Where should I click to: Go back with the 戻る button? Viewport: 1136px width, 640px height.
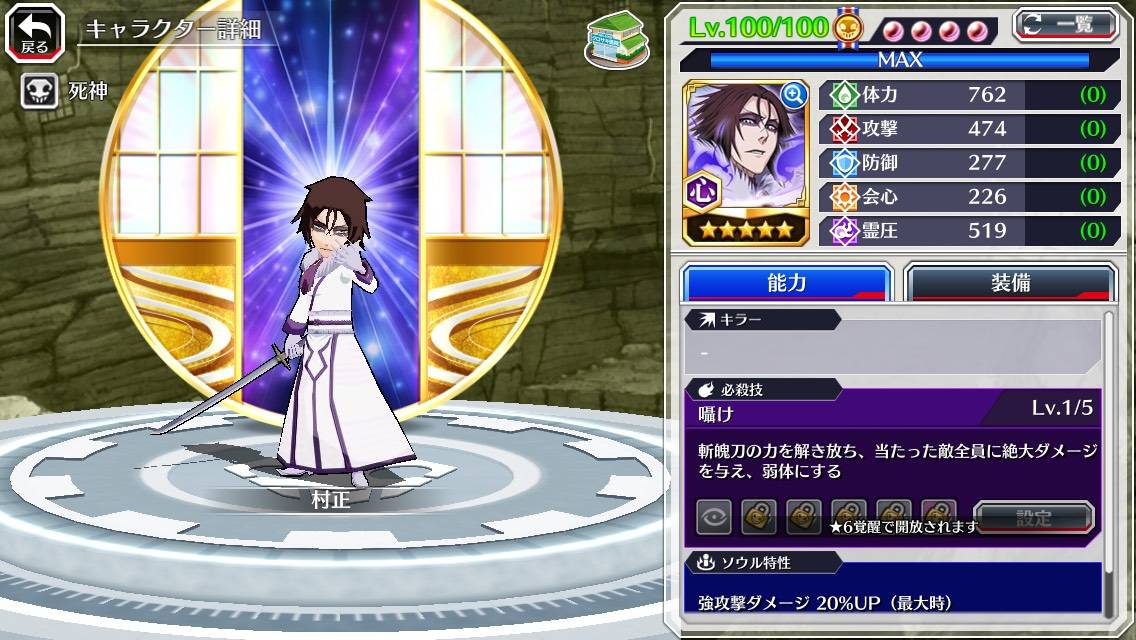[34, 32]
